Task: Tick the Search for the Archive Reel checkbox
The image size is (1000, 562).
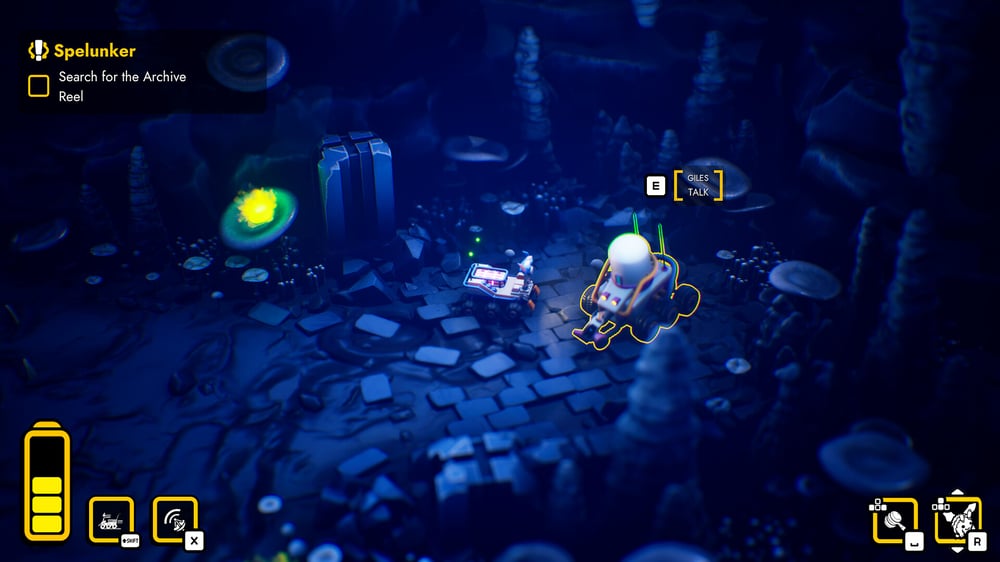Action: [39, 86]
